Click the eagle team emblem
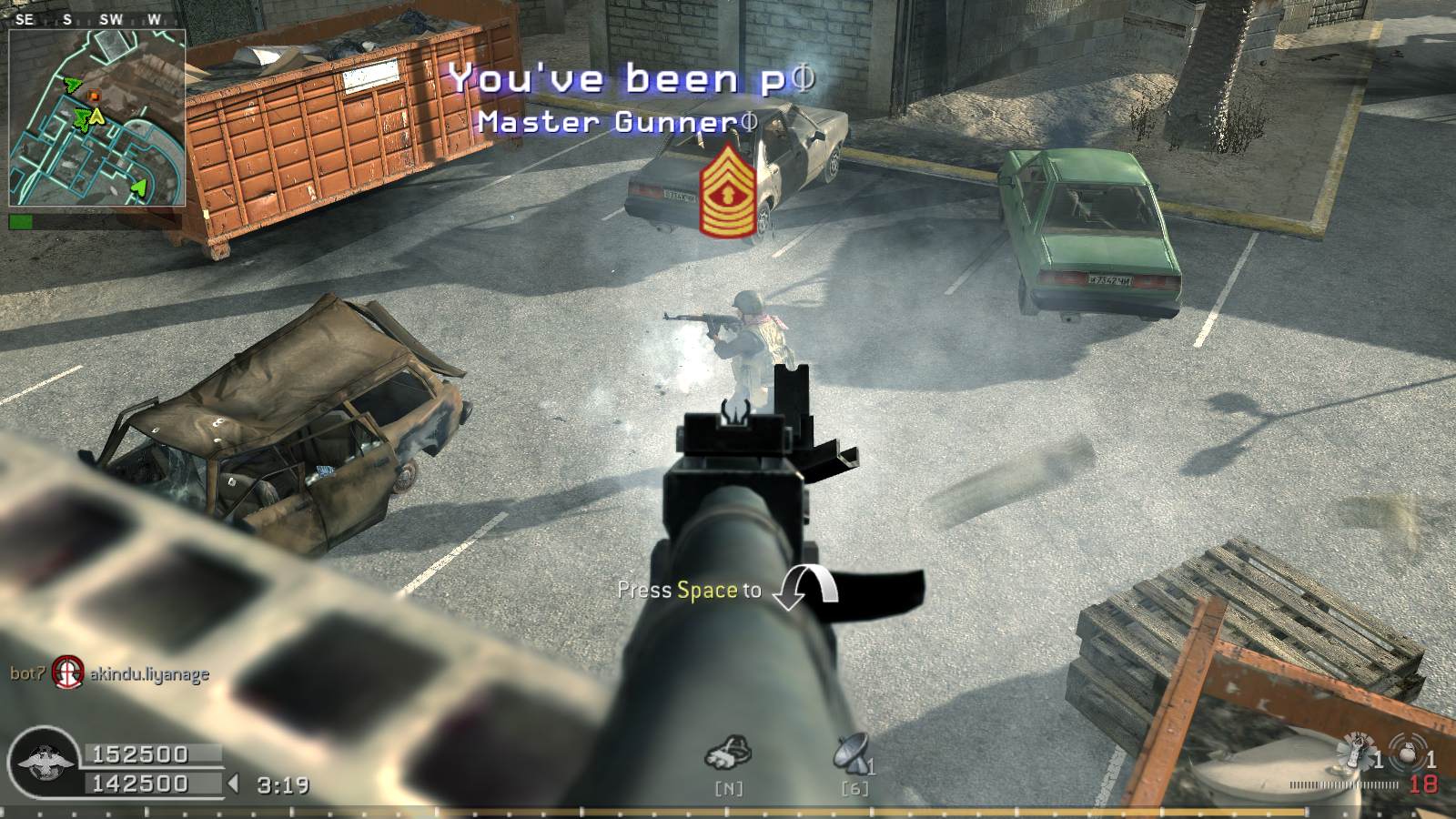1456x819 pixels. coord(43,763)
